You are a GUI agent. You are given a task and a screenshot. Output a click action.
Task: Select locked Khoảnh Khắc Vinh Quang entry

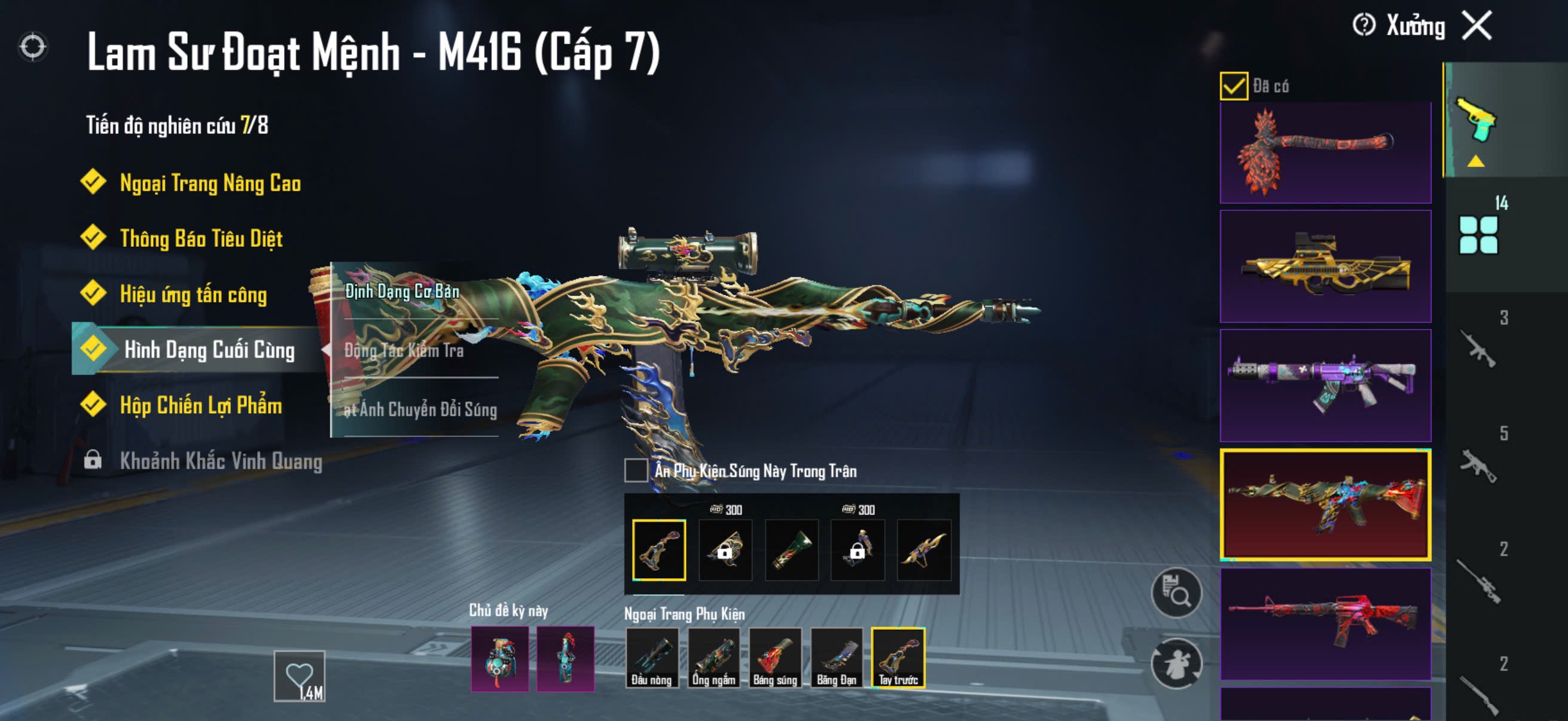tap(220, 460)
